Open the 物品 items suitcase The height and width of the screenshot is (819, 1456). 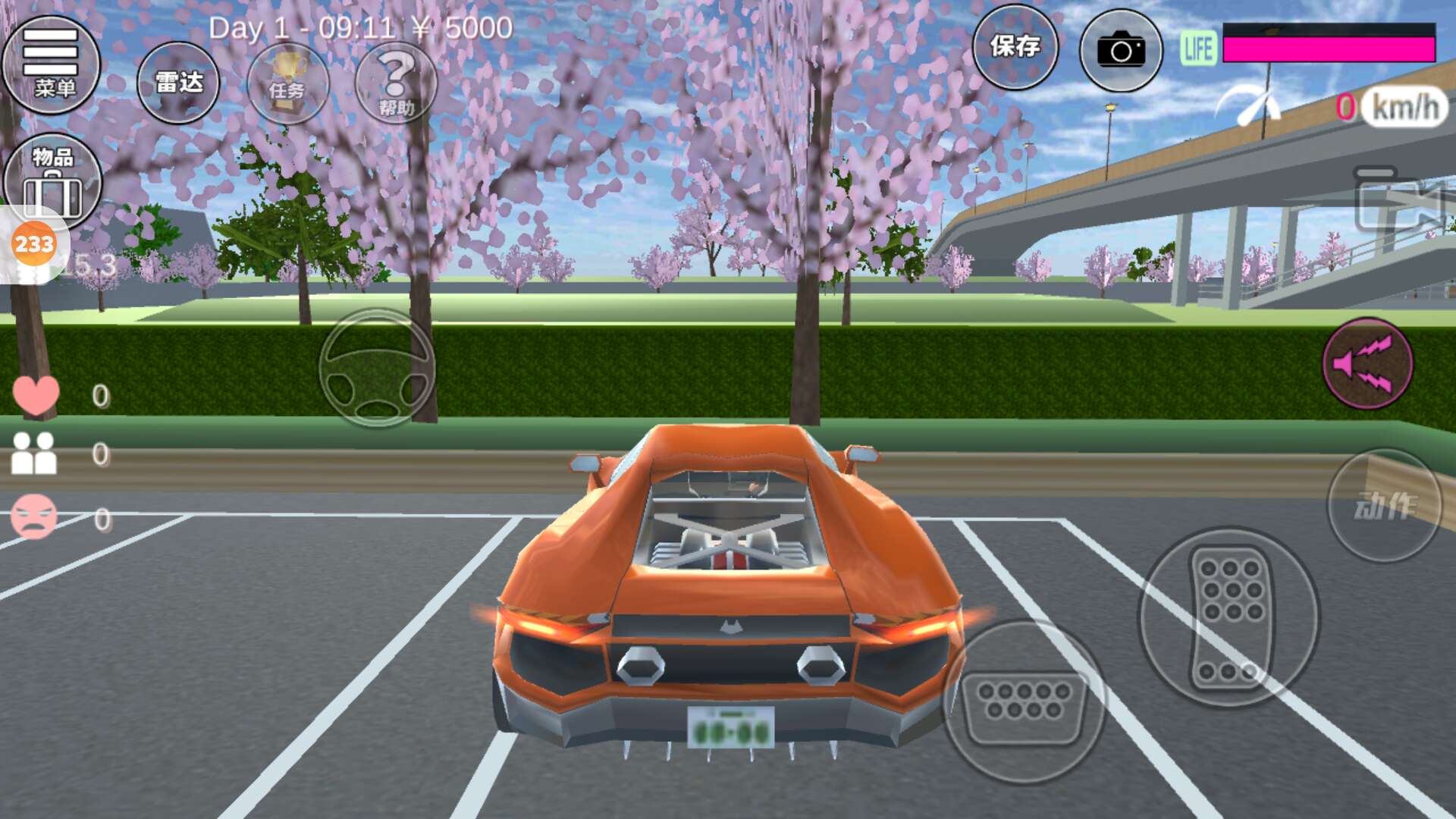coord(53,180)
